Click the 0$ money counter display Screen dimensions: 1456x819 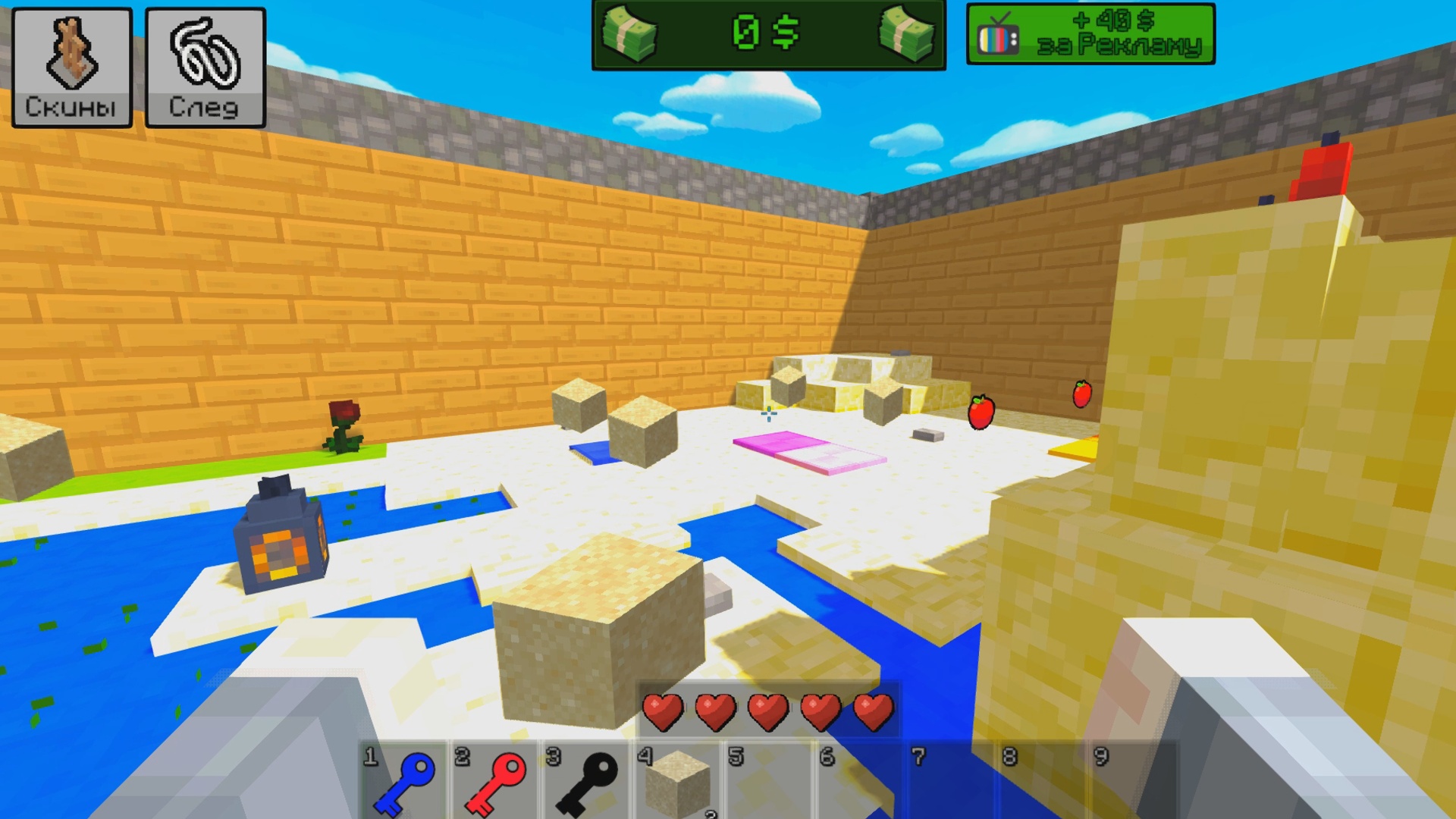[766, 32]
